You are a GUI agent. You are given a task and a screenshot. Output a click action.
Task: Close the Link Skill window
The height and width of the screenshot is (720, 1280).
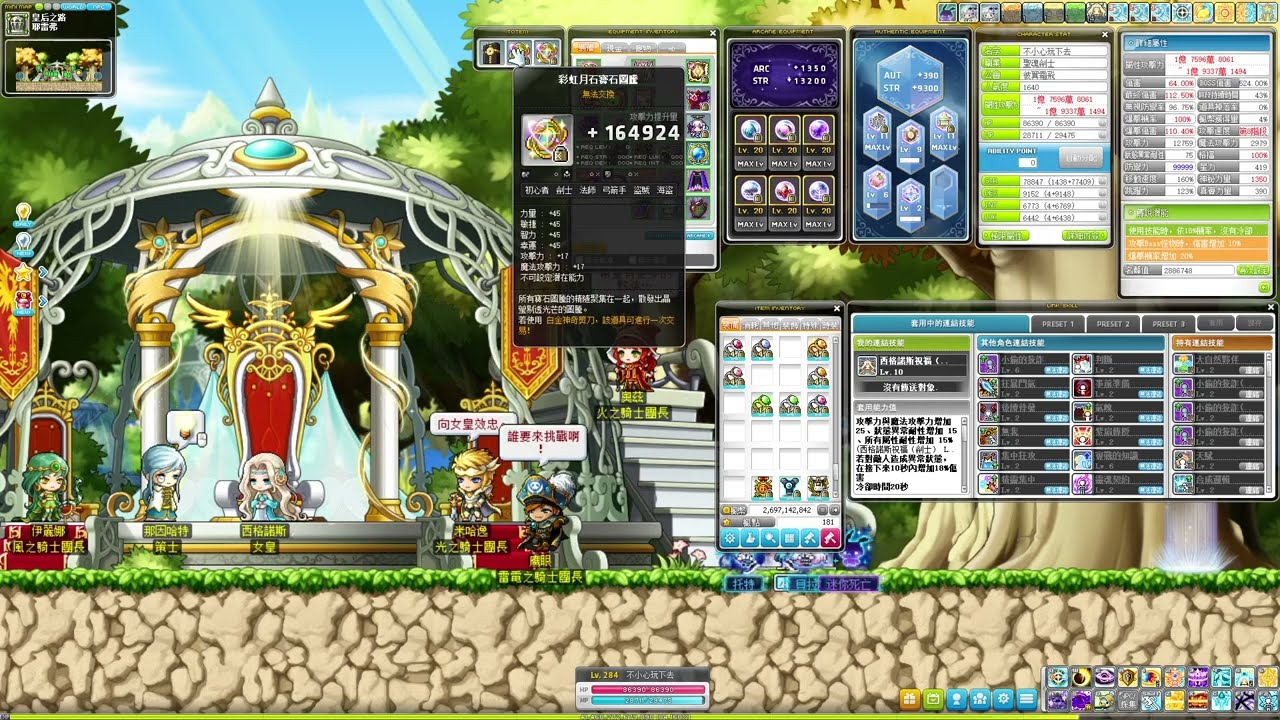(1270, 308)
